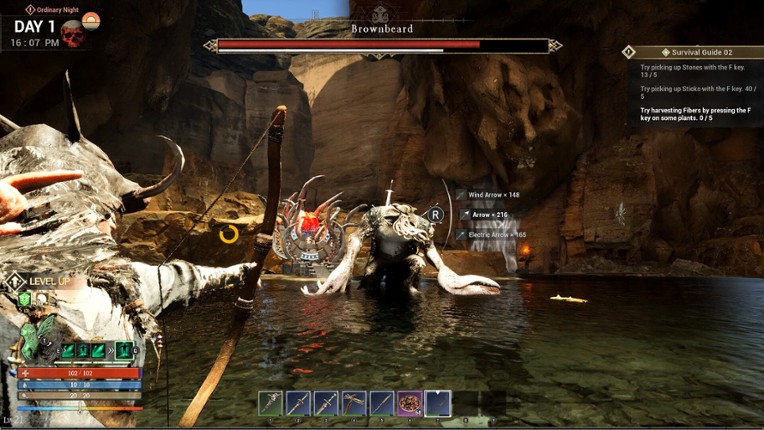Click the green mask portrait icon
This screenshot has width=764, height=430.
[30, 340]
